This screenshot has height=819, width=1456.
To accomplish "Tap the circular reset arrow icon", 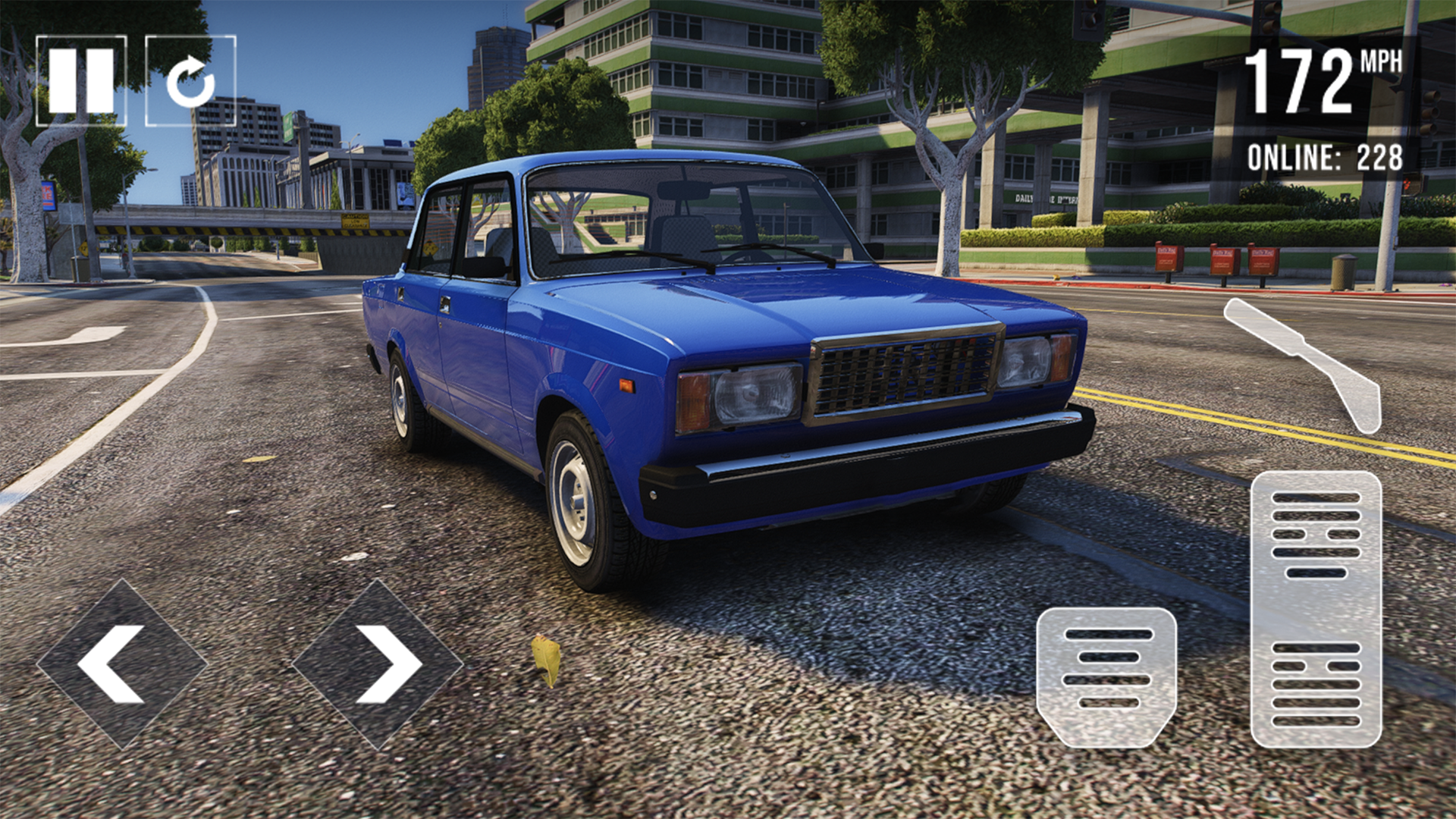I will (191, 78).
